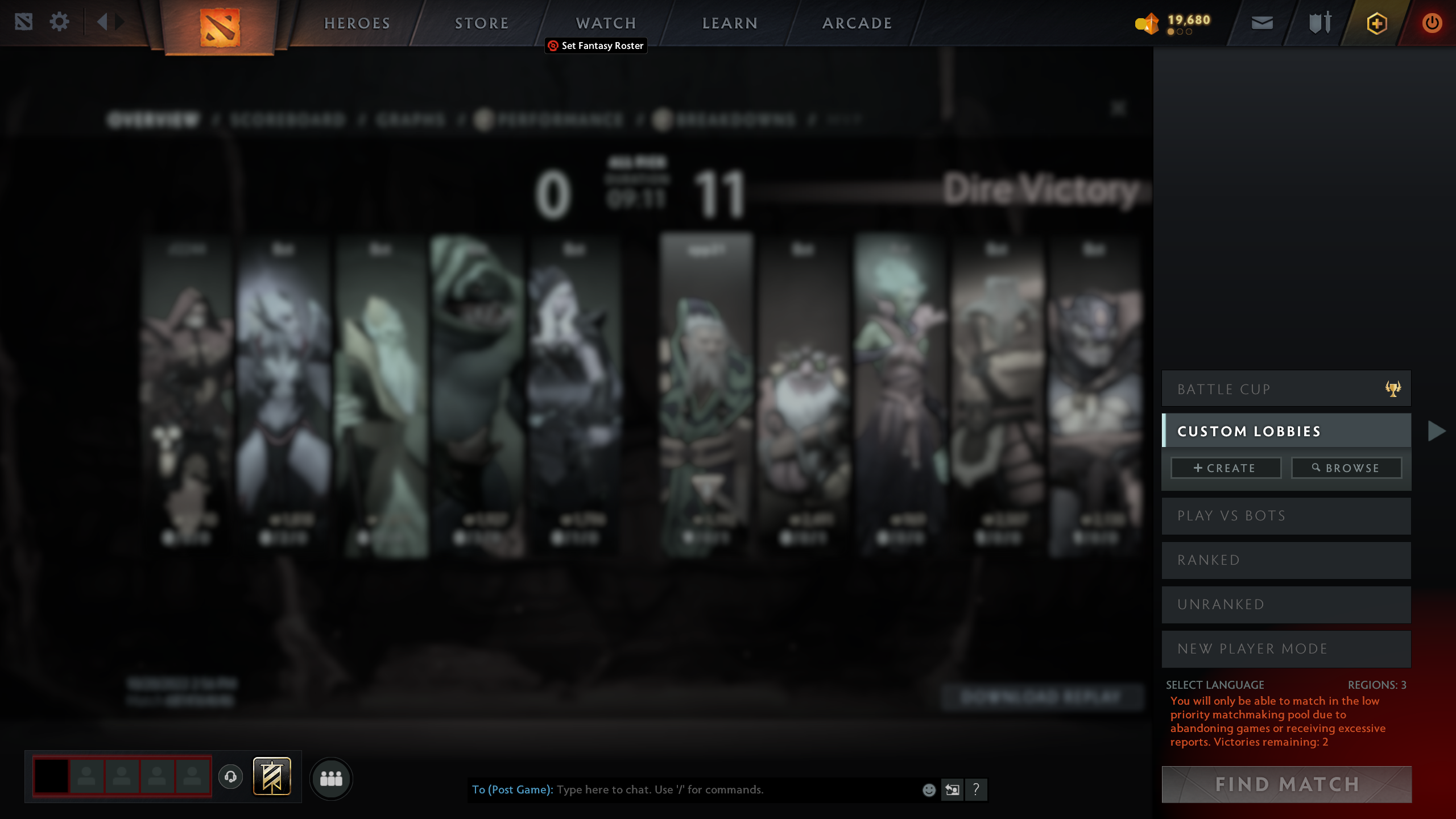Select the Ranked matchmaking mode
The height and width of the screenshot is (819, 1456).
(x=1285, y=560)
